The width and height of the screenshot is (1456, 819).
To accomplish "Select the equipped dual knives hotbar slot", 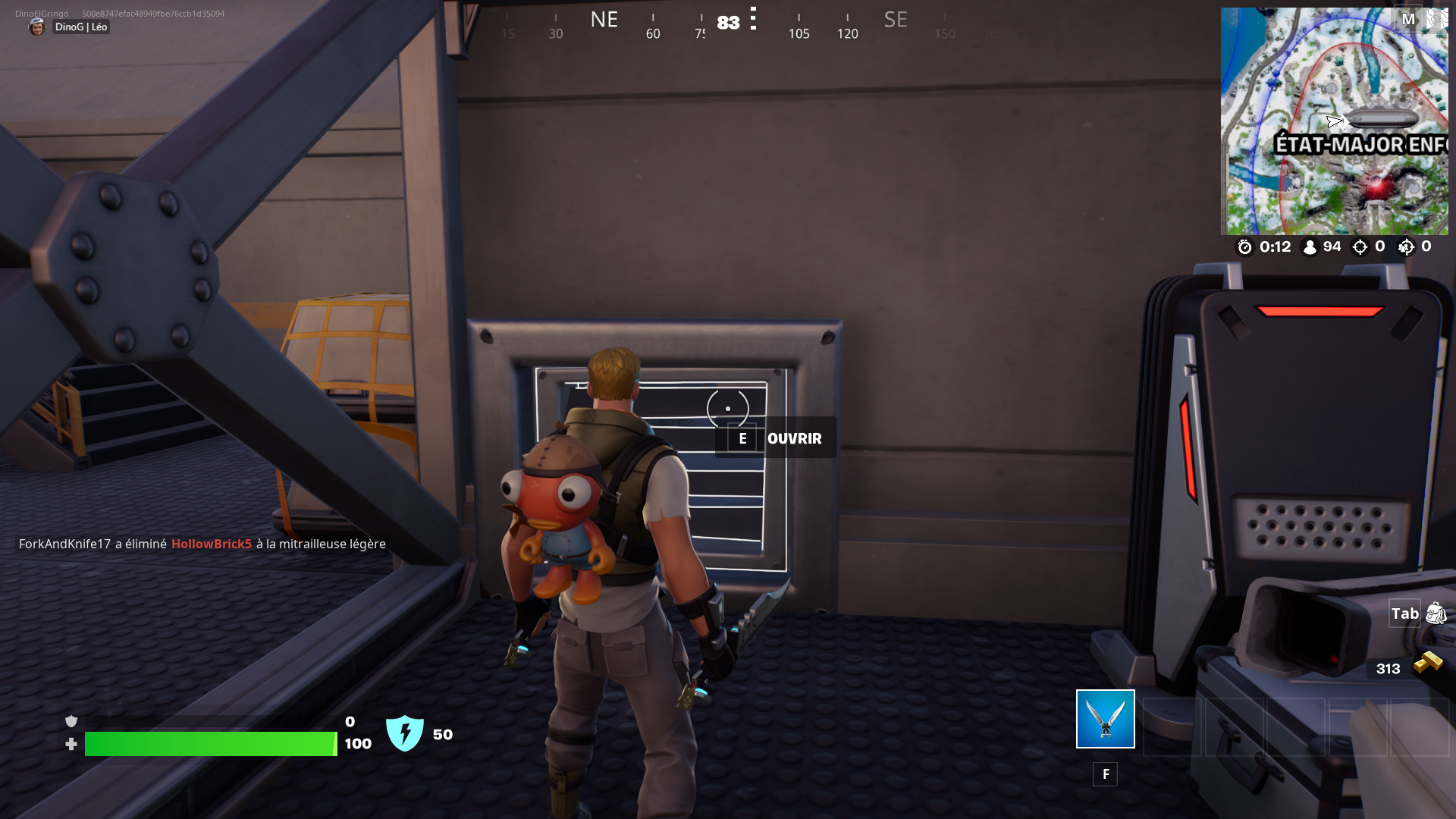I will (1105, 718).
